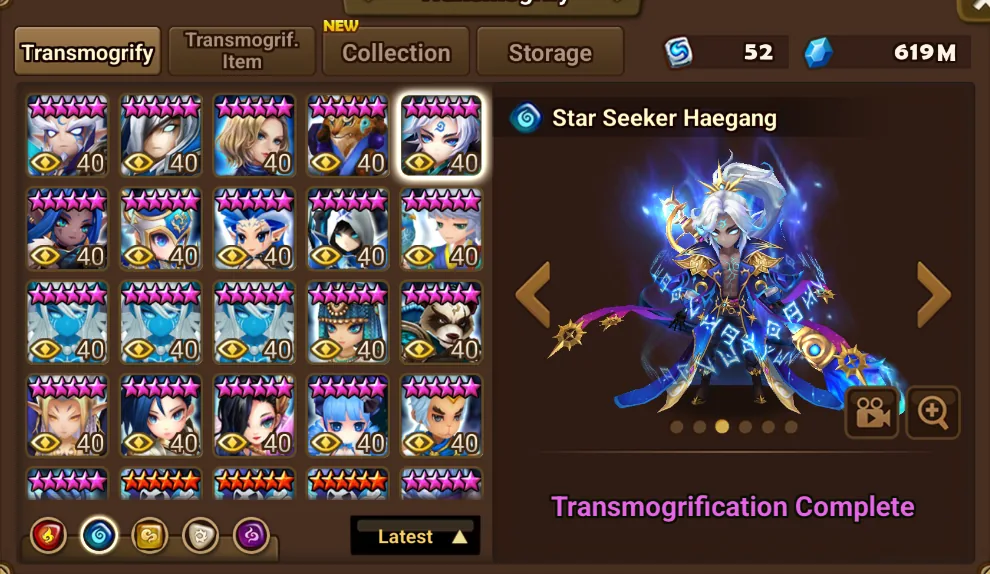Switch to the Transmogrify tab
Viewport: 990px width, 574px height.
88,52
